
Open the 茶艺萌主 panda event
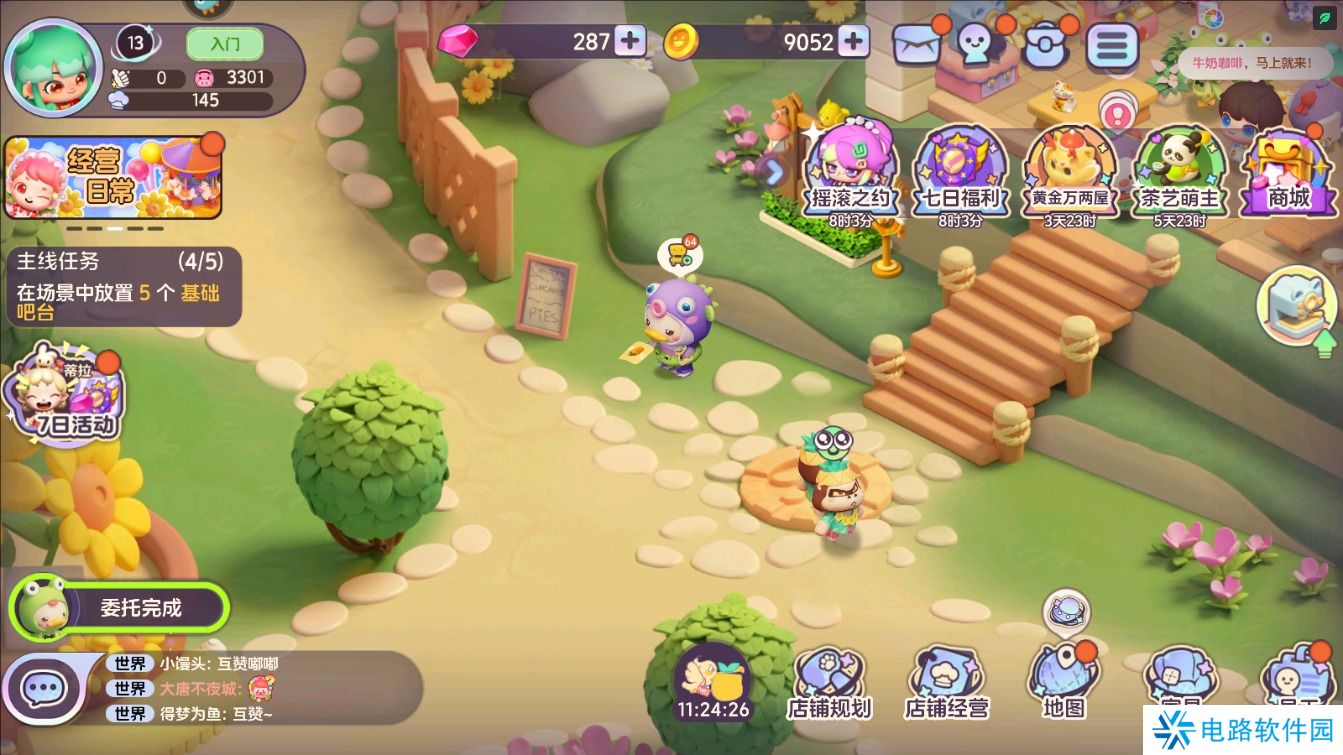point(1180,170)
